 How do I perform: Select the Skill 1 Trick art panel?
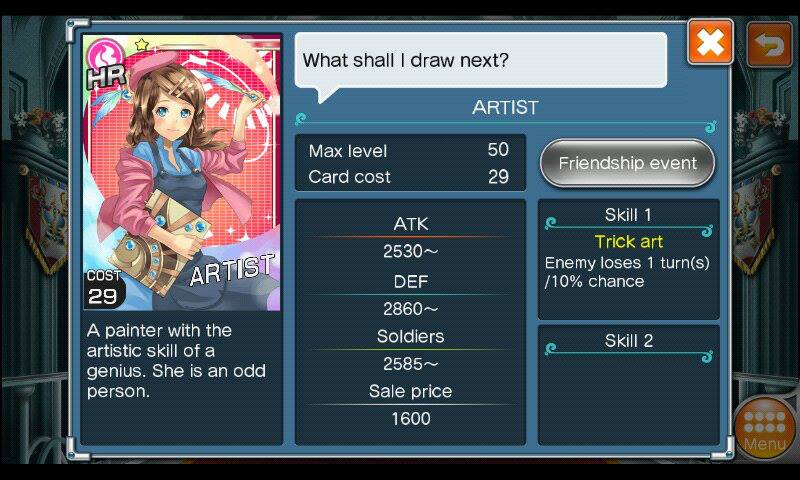(628, 258)
